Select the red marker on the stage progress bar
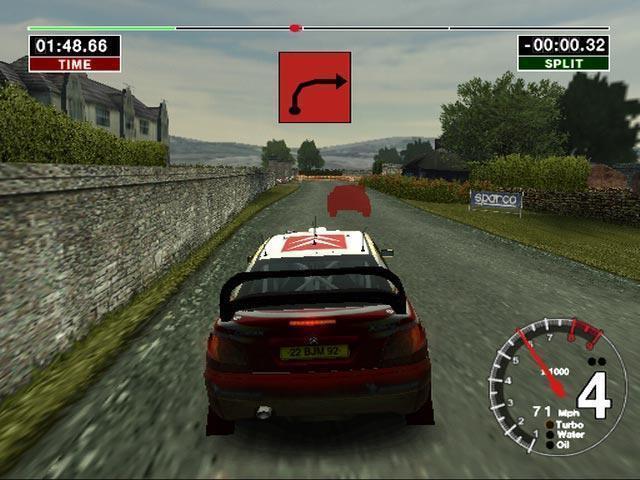640x480 pixels. point(295,28)
